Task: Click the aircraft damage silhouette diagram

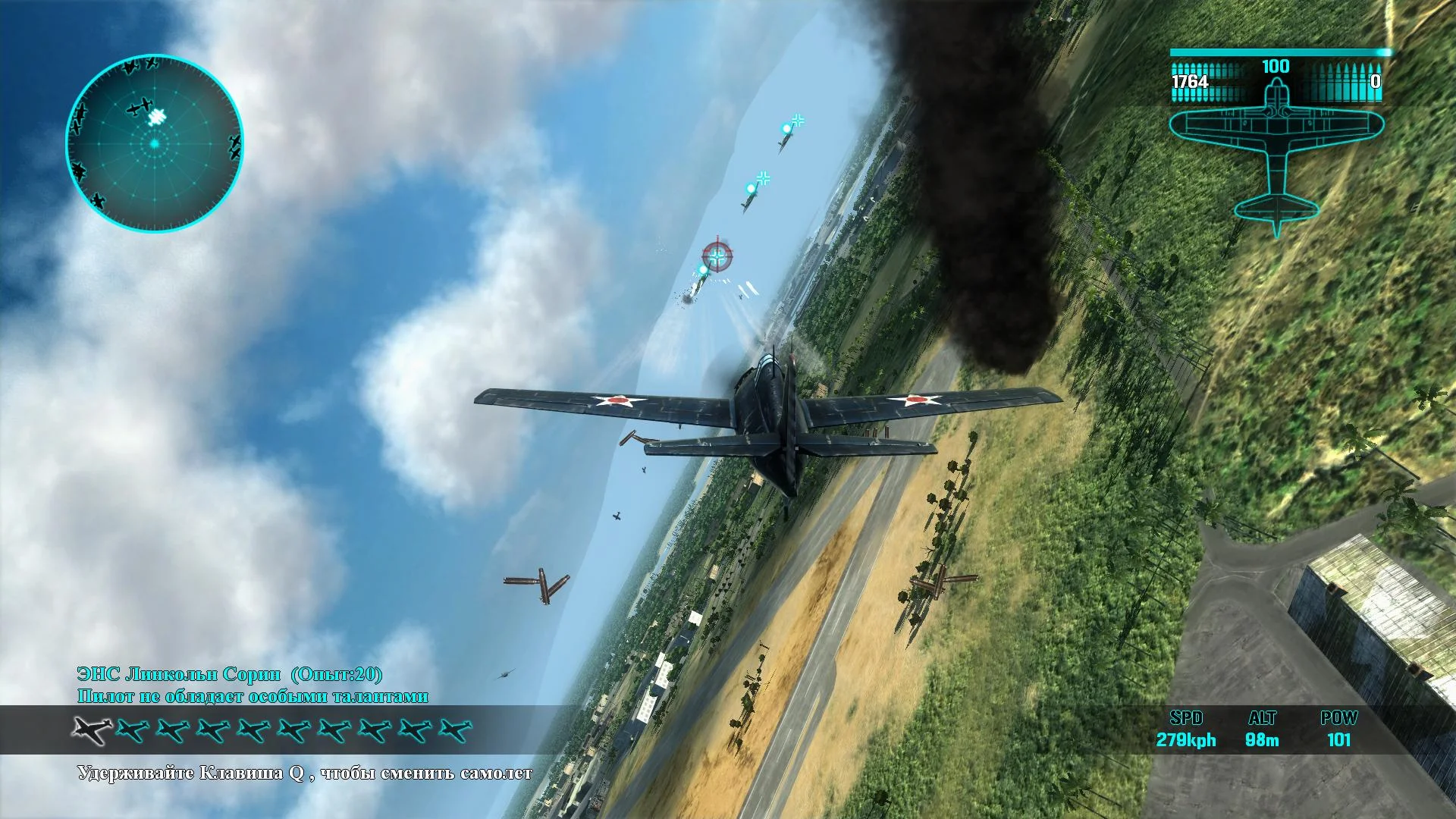Action: coord(1278,148)
